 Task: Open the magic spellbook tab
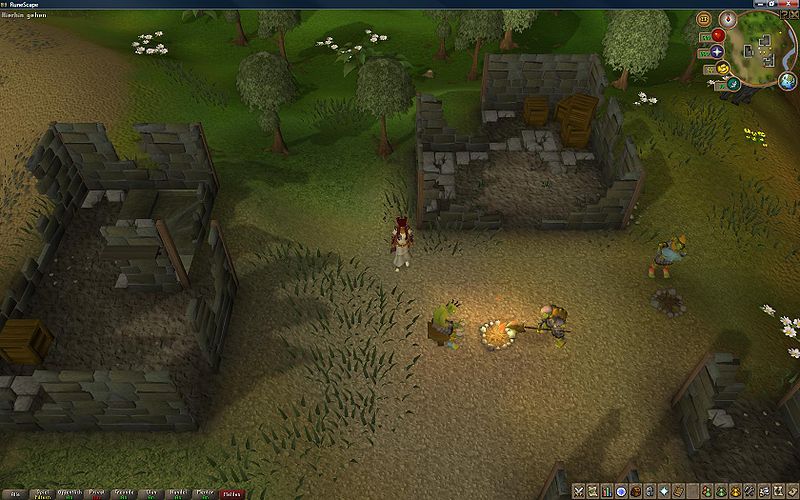pyautogui.click(x=678, y=491)
